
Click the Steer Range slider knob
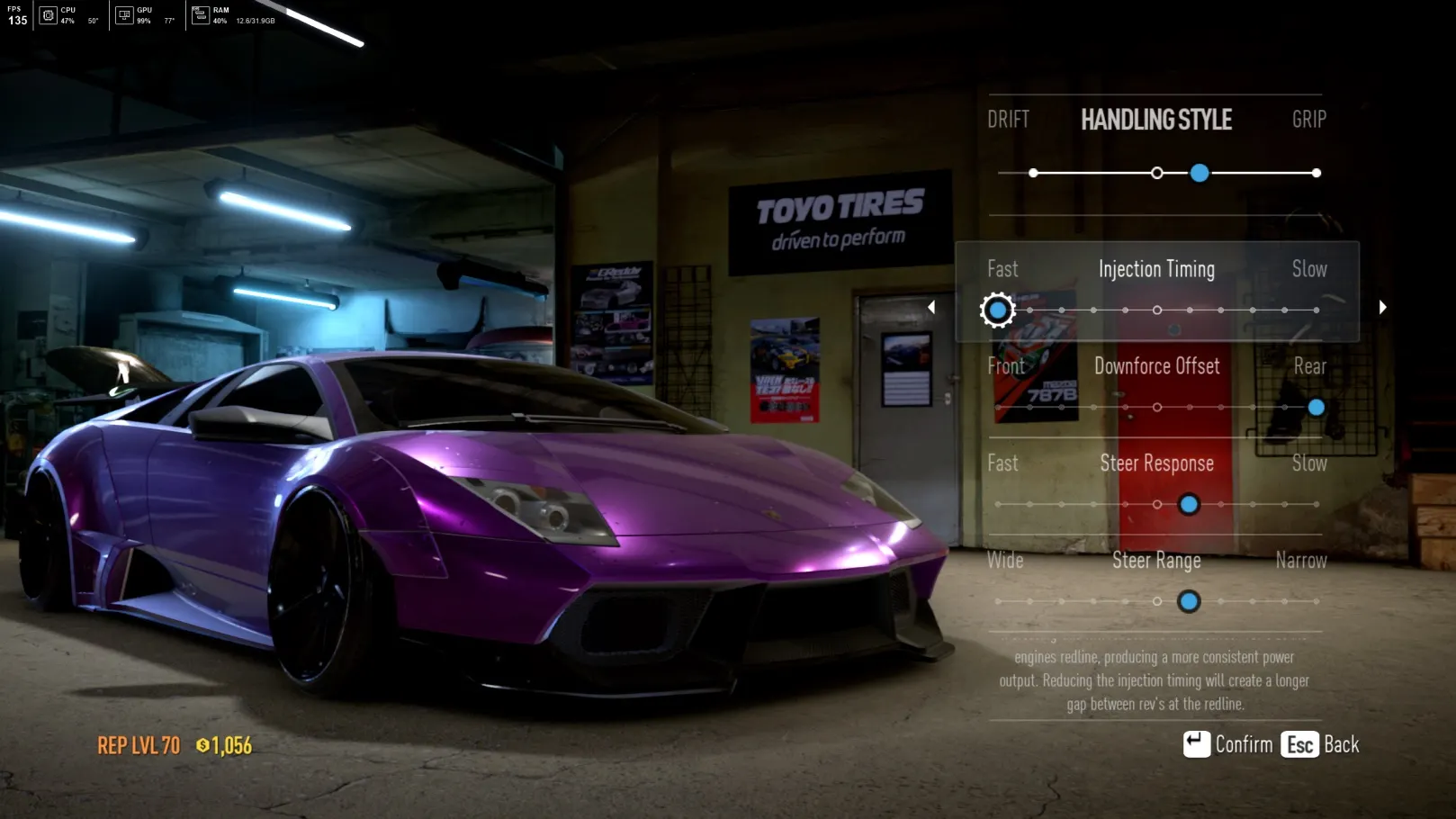tap(1189, 601)
